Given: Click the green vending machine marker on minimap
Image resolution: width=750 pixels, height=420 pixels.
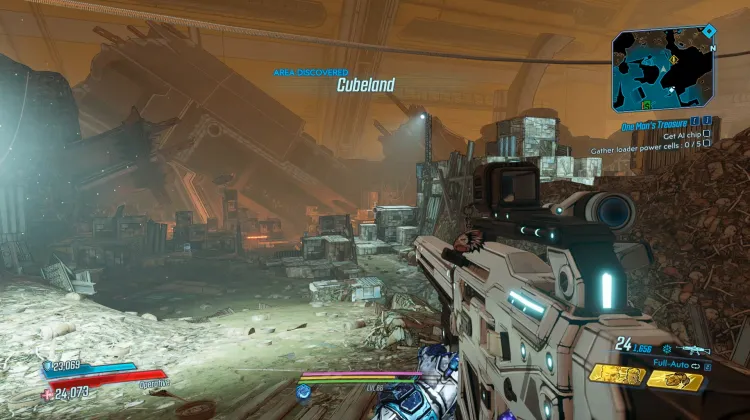Looking at the screenshot, I should coord(648,103).
